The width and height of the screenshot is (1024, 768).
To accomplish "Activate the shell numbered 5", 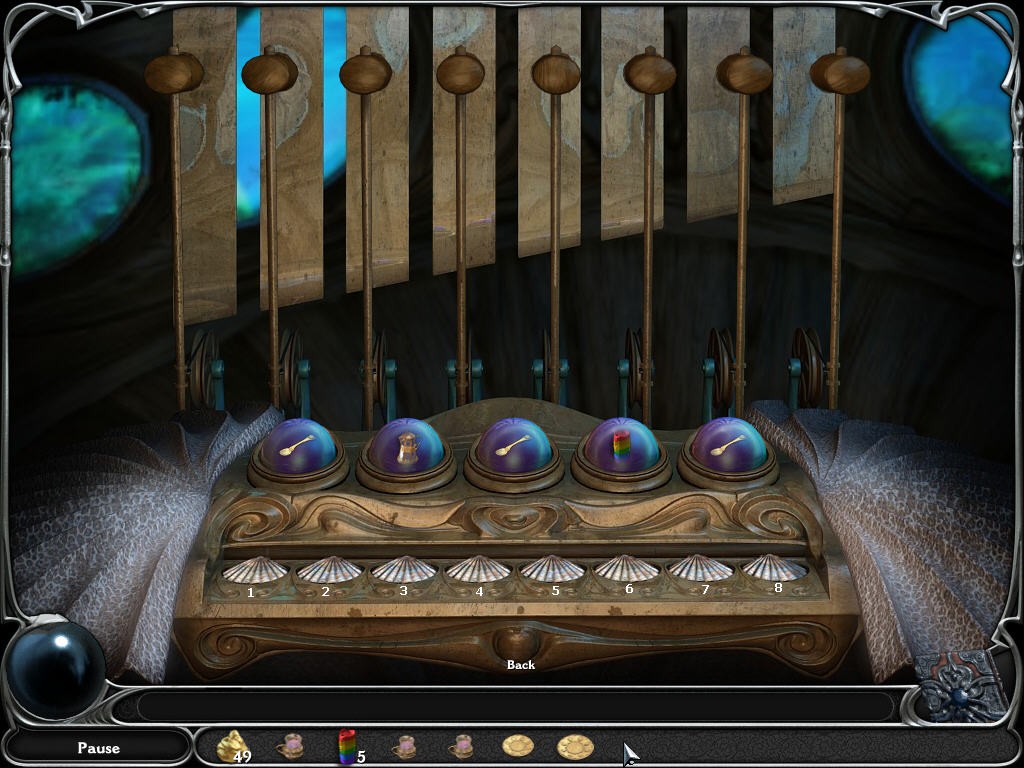I will (553, 571).
